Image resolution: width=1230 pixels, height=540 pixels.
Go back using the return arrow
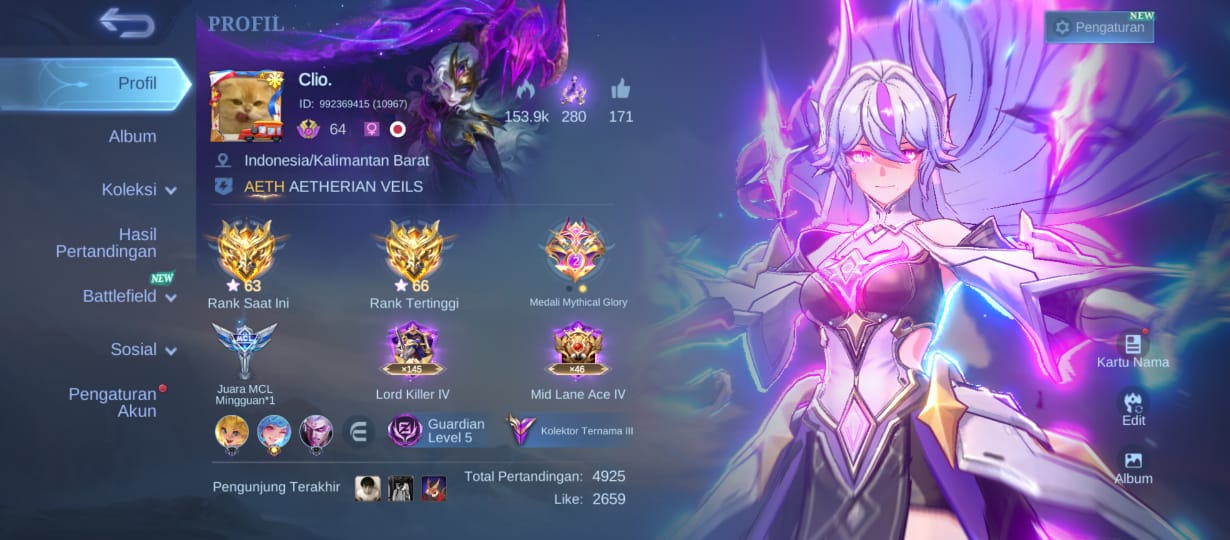tap(127, 23)
